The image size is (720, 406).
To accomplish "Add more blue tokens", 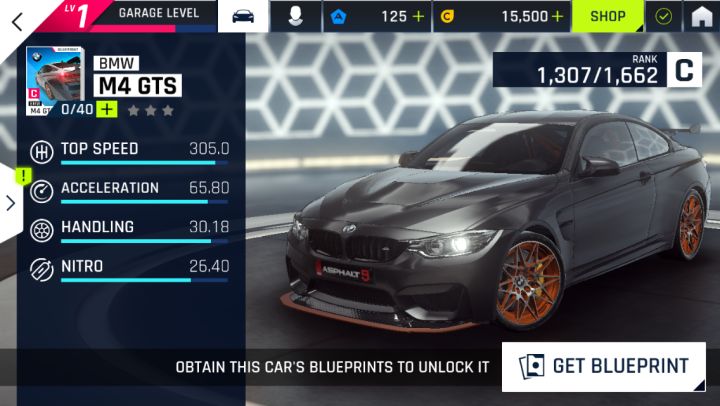I will click(418, 17).
